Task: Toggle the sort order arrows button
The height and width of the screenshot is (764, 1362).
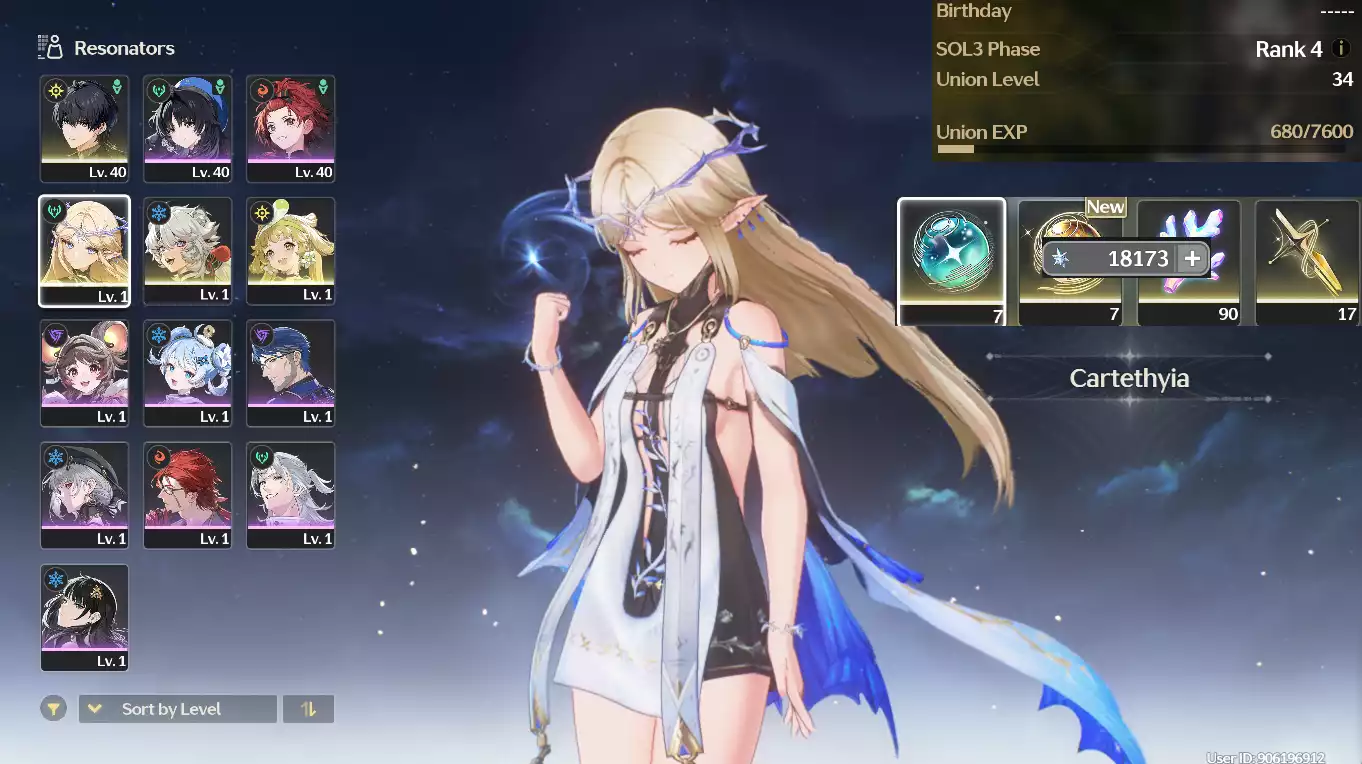Action: point(308,709)
